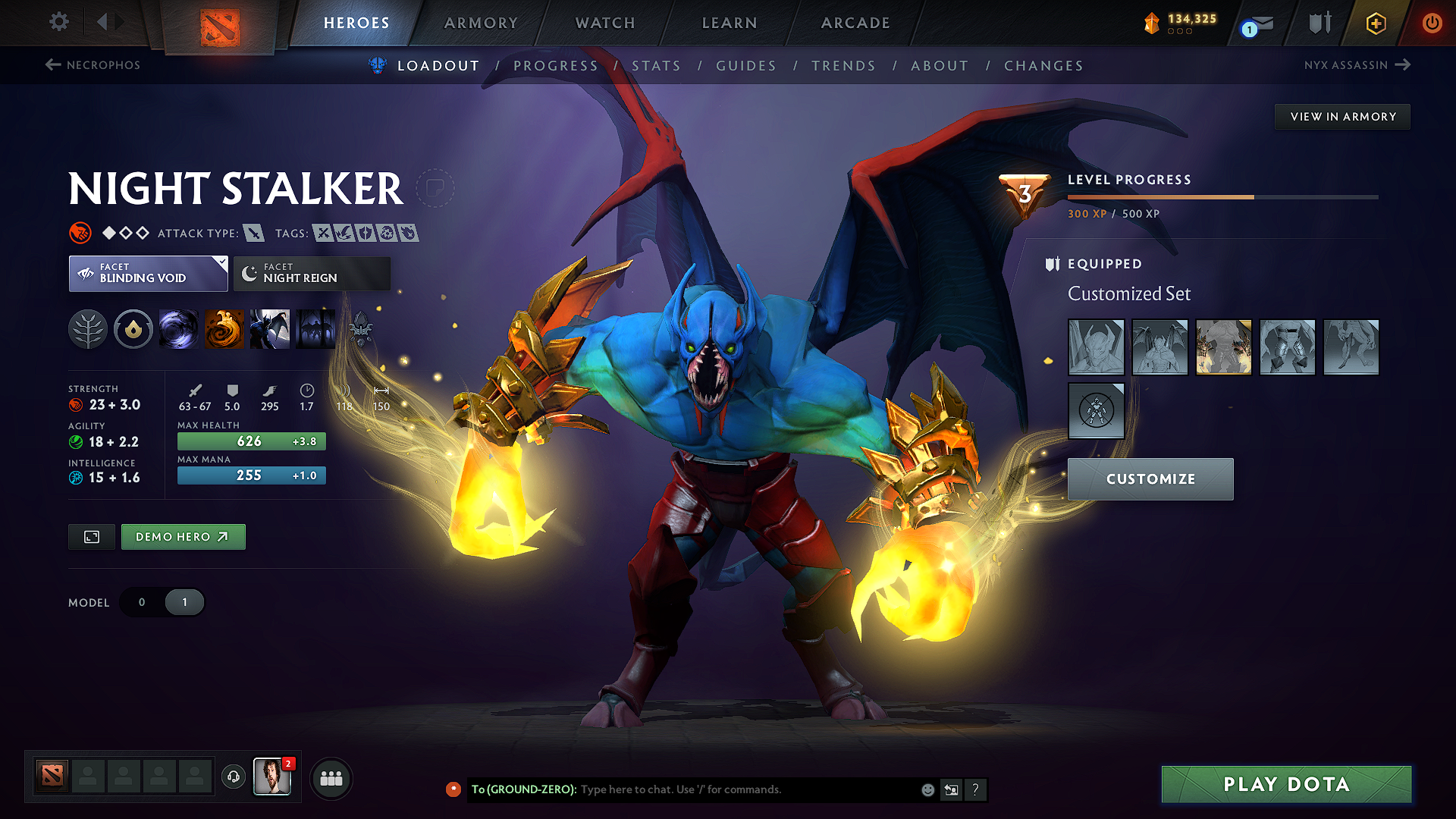Switch to the ARMORY tab
1456x819 pixels.
pyautogui.click(x=481, y=23)
